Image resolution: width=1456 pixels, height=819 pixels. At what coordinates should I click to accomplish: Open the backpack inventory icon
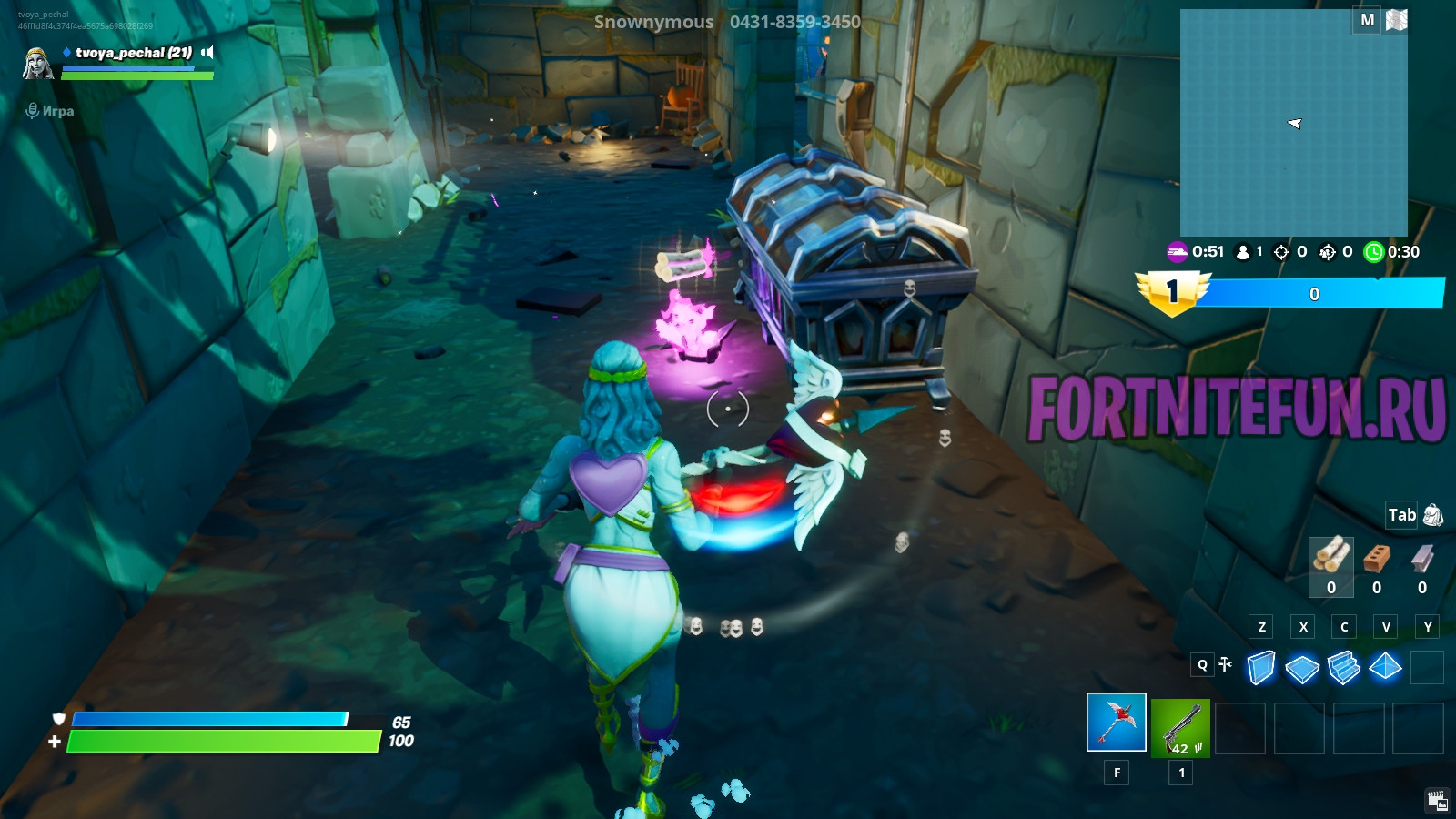(x=1433, y=515)
